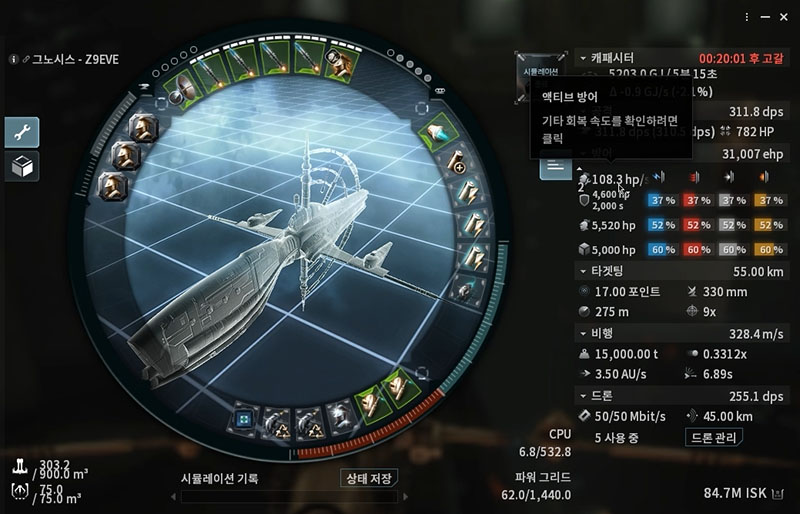Click the ISK price estimate icon
The image size is (800, 514).
[779, 493]
